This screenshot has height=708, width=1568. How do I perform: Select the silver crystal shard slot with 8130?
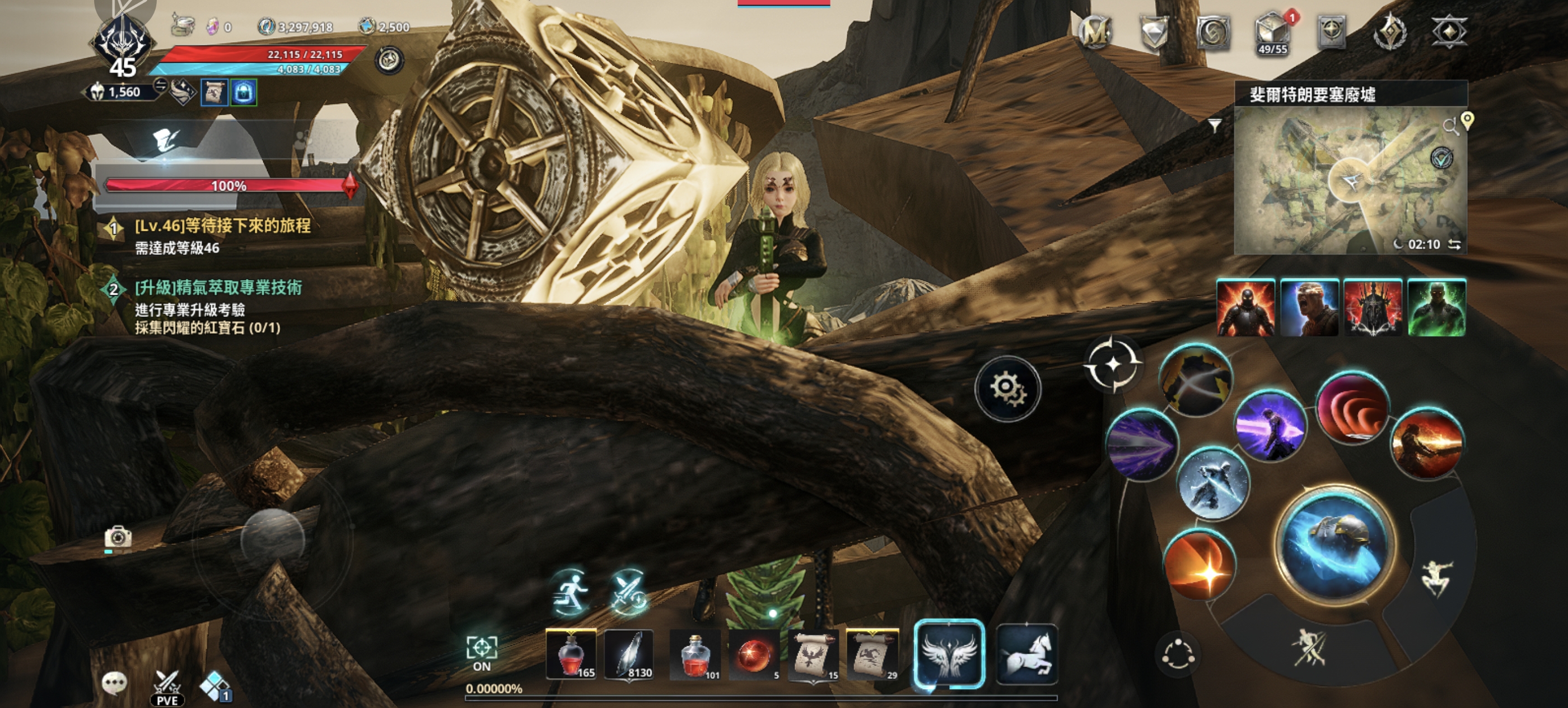tap(629, 655)
